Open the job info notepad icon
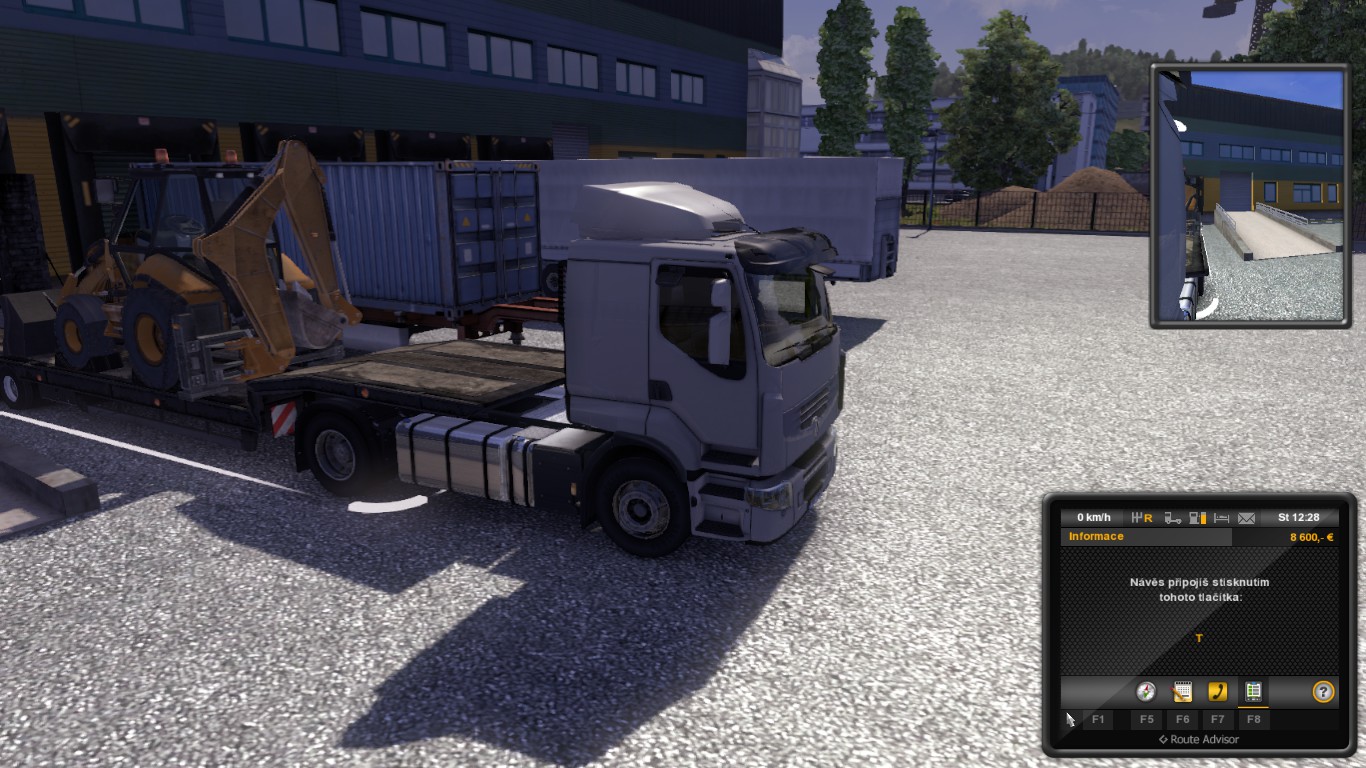 [x=1182, y=691]
